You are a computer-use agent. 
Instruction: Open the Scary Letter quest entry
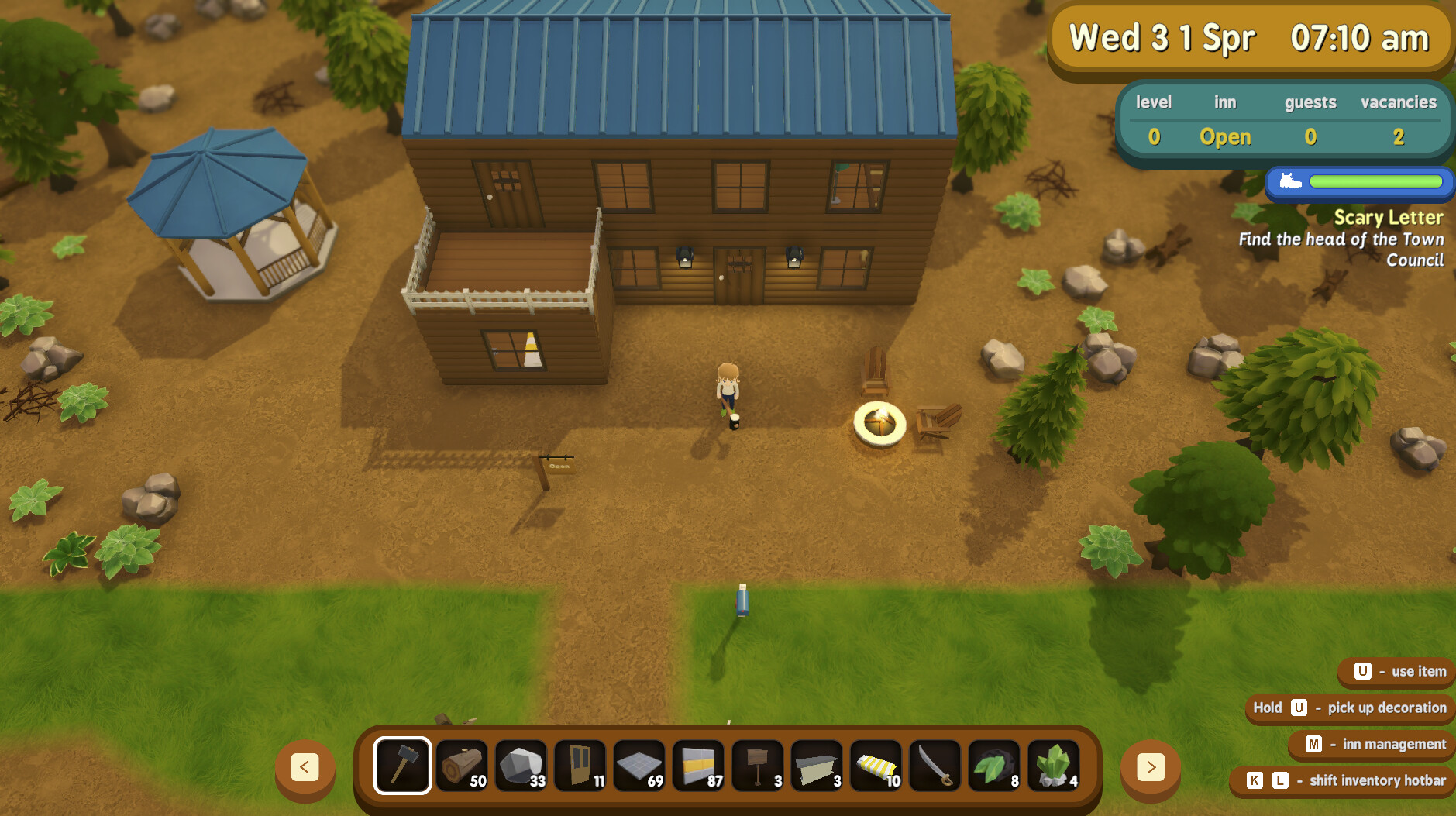(1389, 218)
